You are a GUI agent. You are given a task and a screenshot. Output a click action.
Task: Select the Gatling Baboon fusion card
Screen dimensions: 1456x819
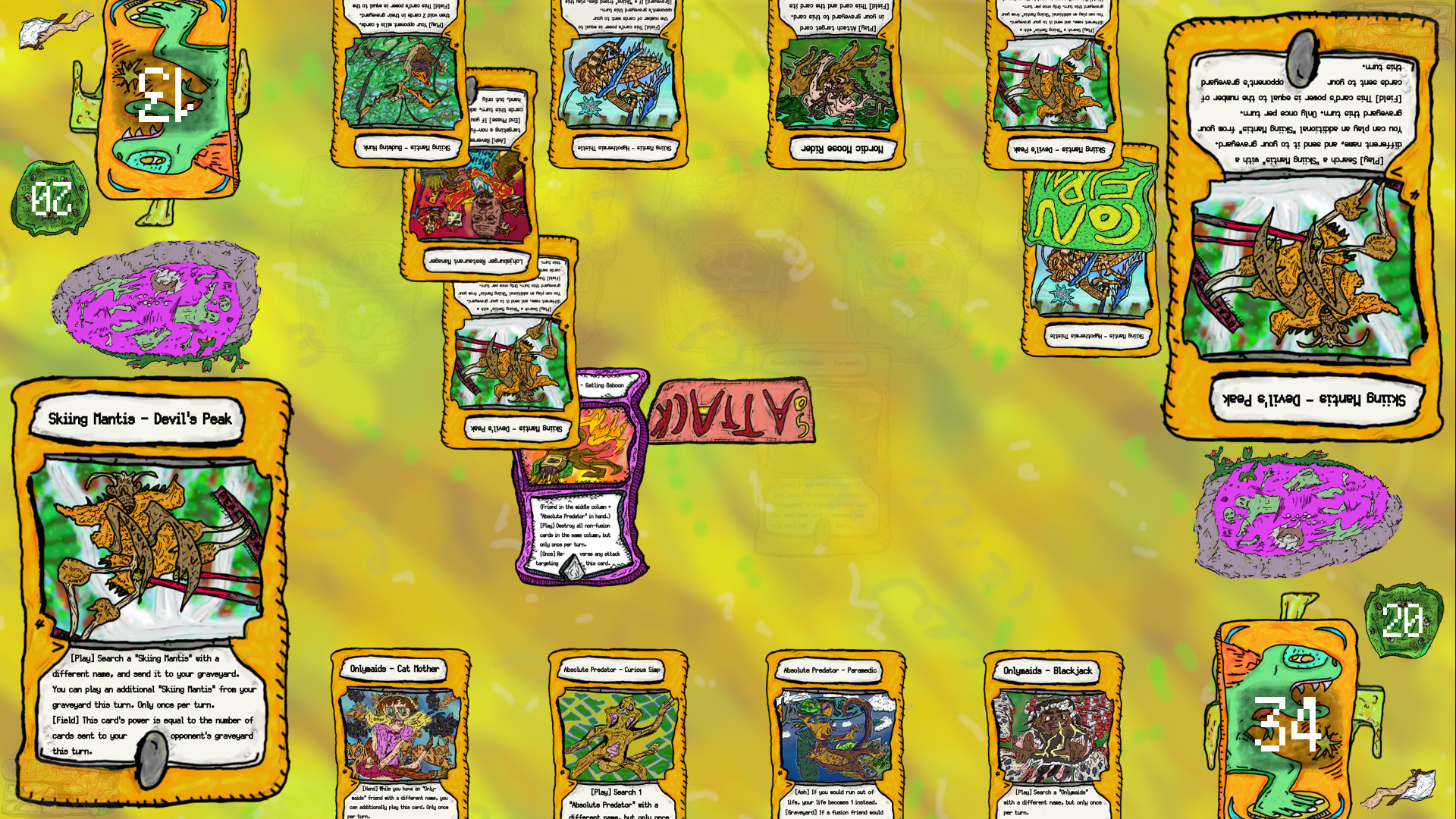click(584, 478)
